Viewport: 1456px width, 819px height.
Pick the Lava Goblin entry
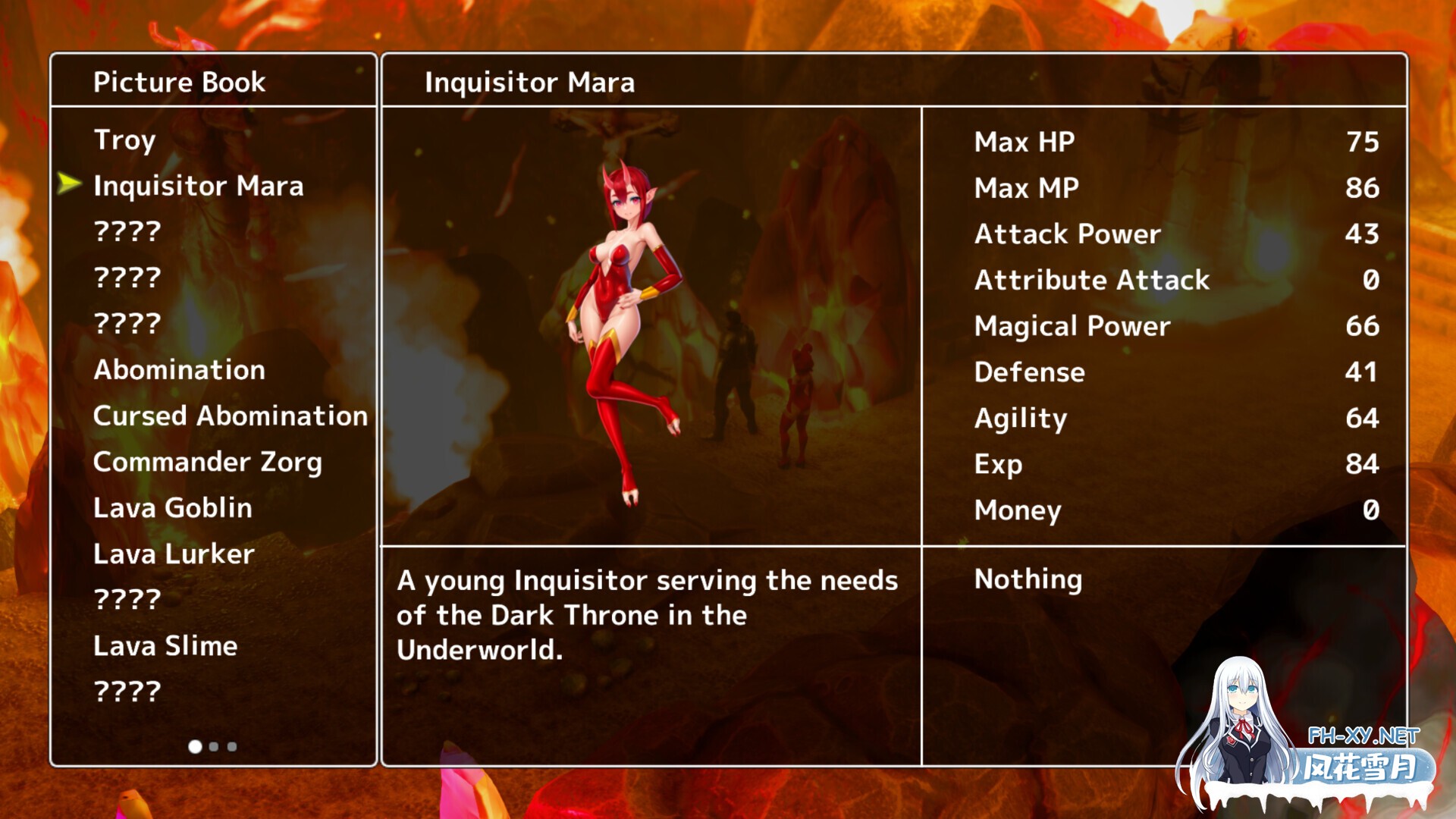(x=172, y=508)
